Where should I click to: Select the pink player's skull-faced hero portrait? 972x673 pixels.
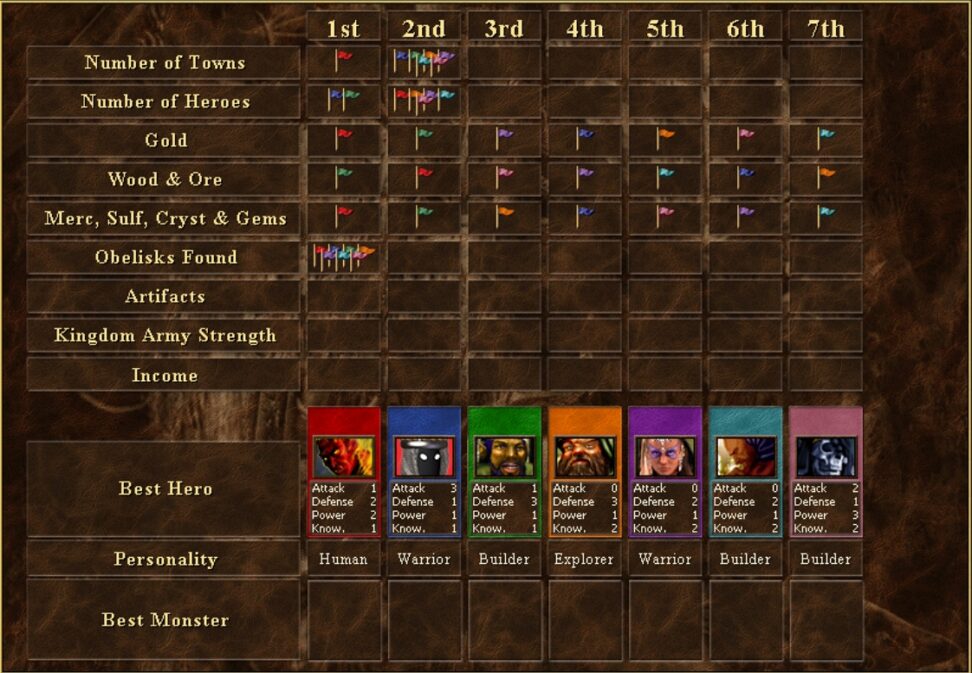tap(826, 456)
